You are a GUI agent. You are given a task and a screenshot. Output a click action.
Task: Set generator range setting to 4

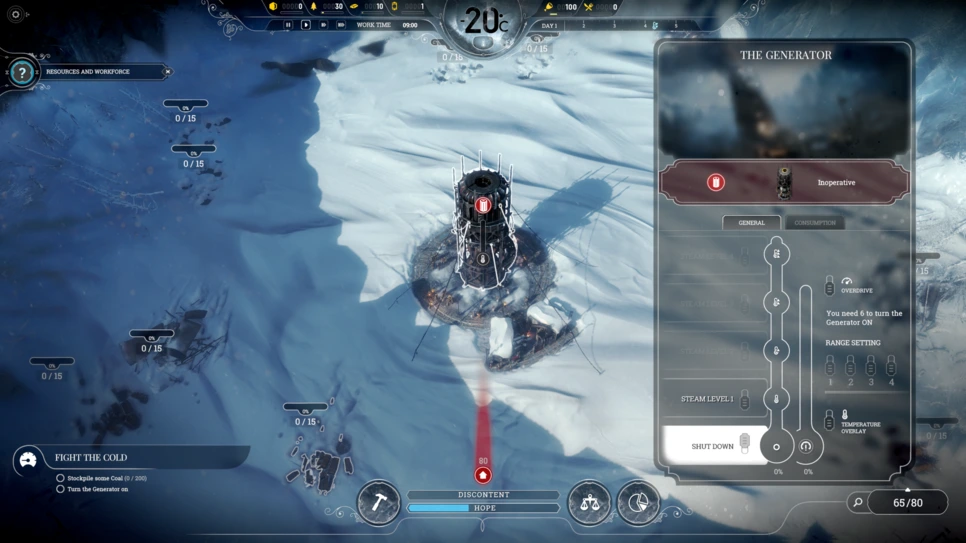[891, 366]
